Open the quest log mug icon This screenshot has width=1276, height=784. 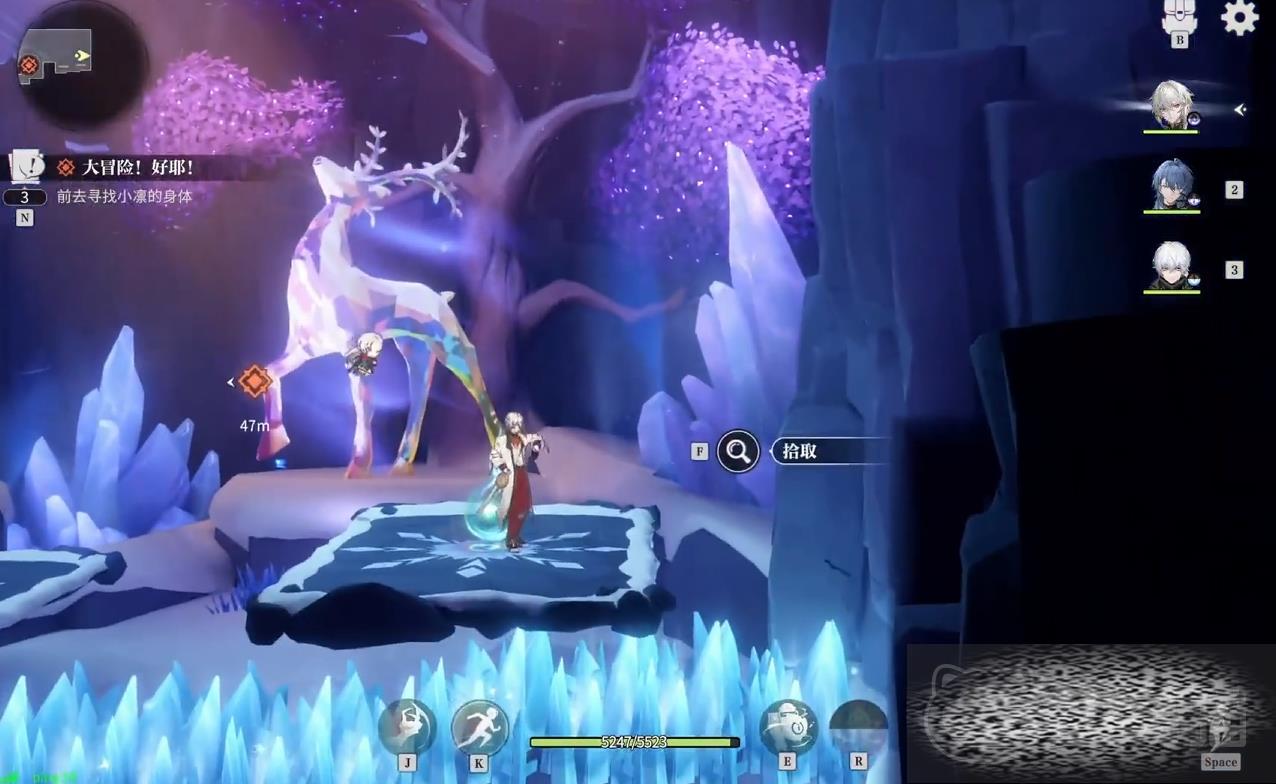point(26,166)
